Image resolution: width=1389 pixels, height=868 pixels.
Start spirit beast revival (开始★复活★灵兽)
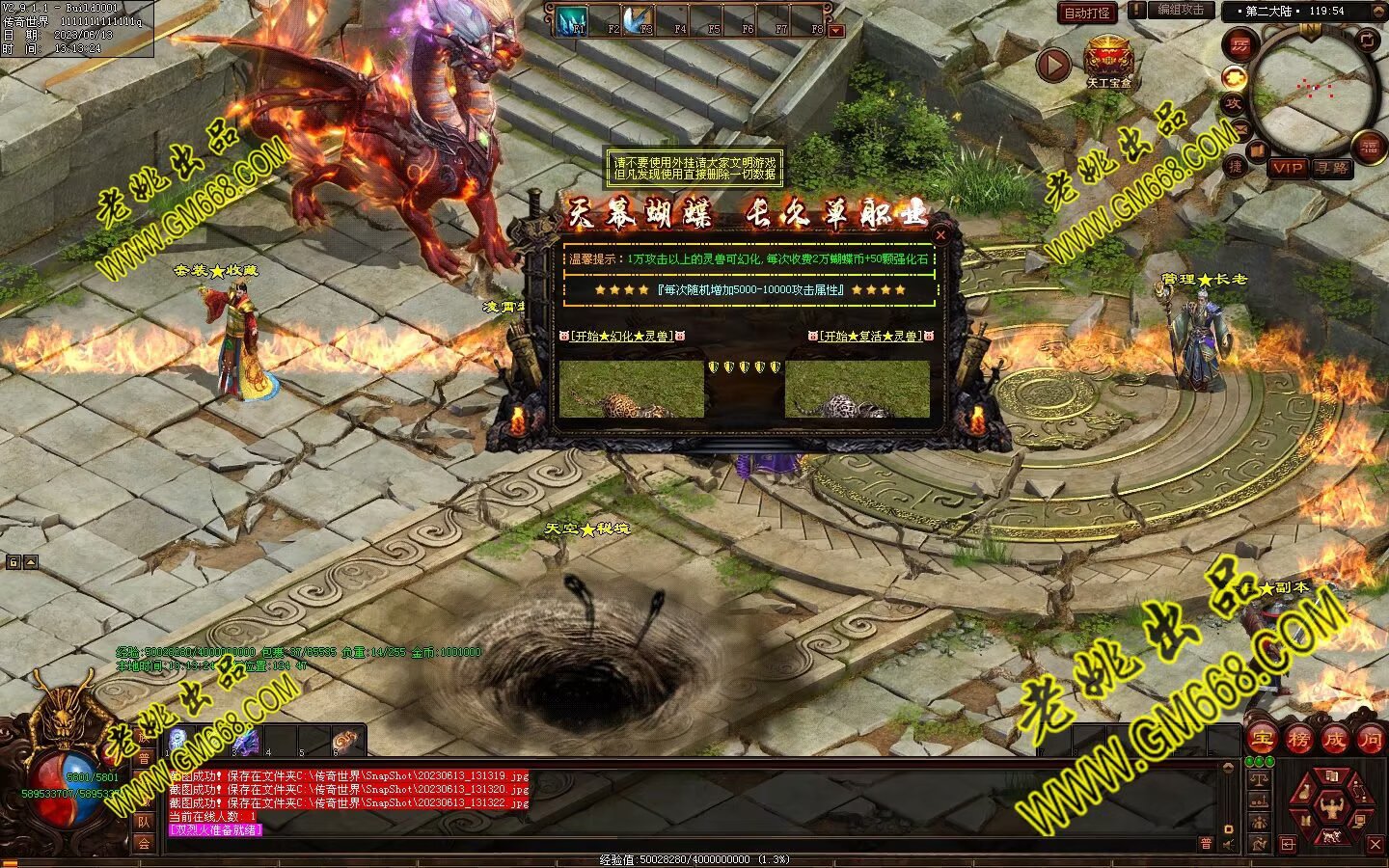tap(870, 336)
